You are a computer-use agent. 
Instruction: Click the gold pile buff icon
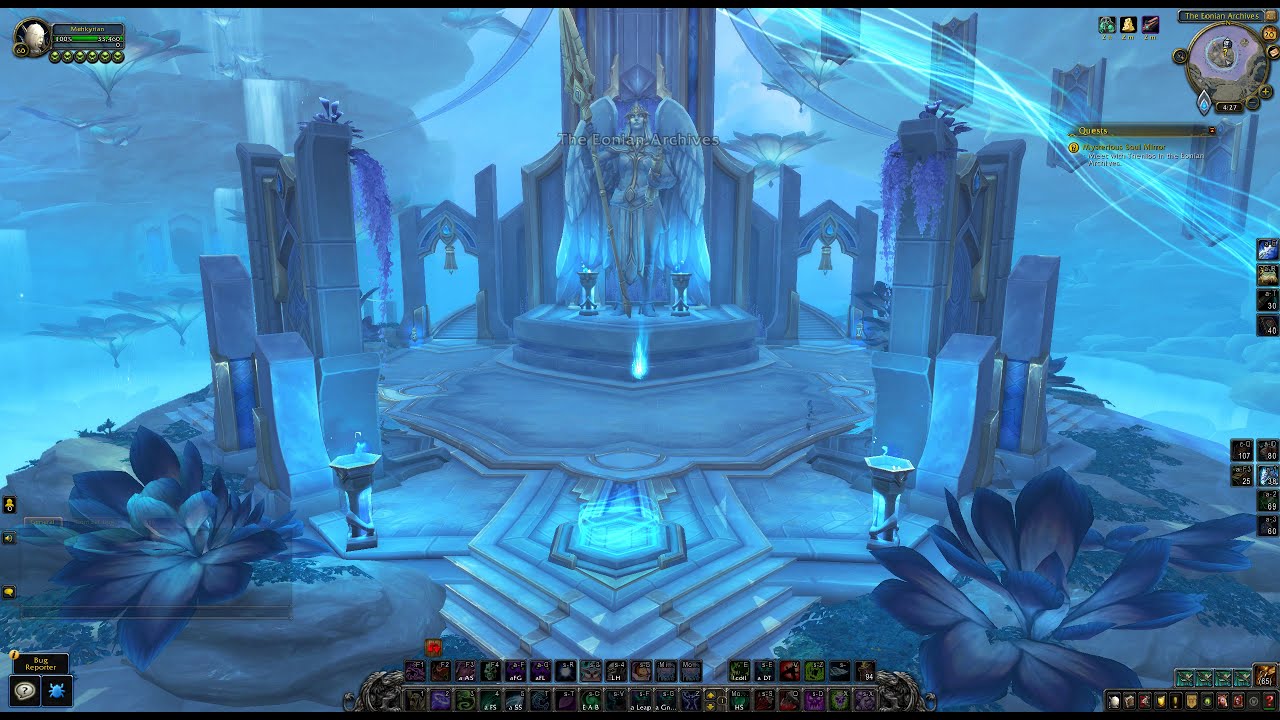point(1129,25)
